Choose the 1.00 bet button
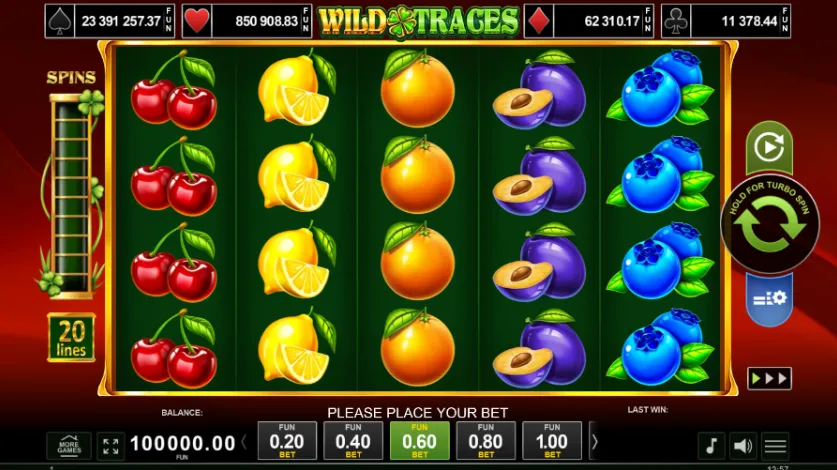Image resolution: width=837 pixels, height=470 pixels. coord(551,440)
